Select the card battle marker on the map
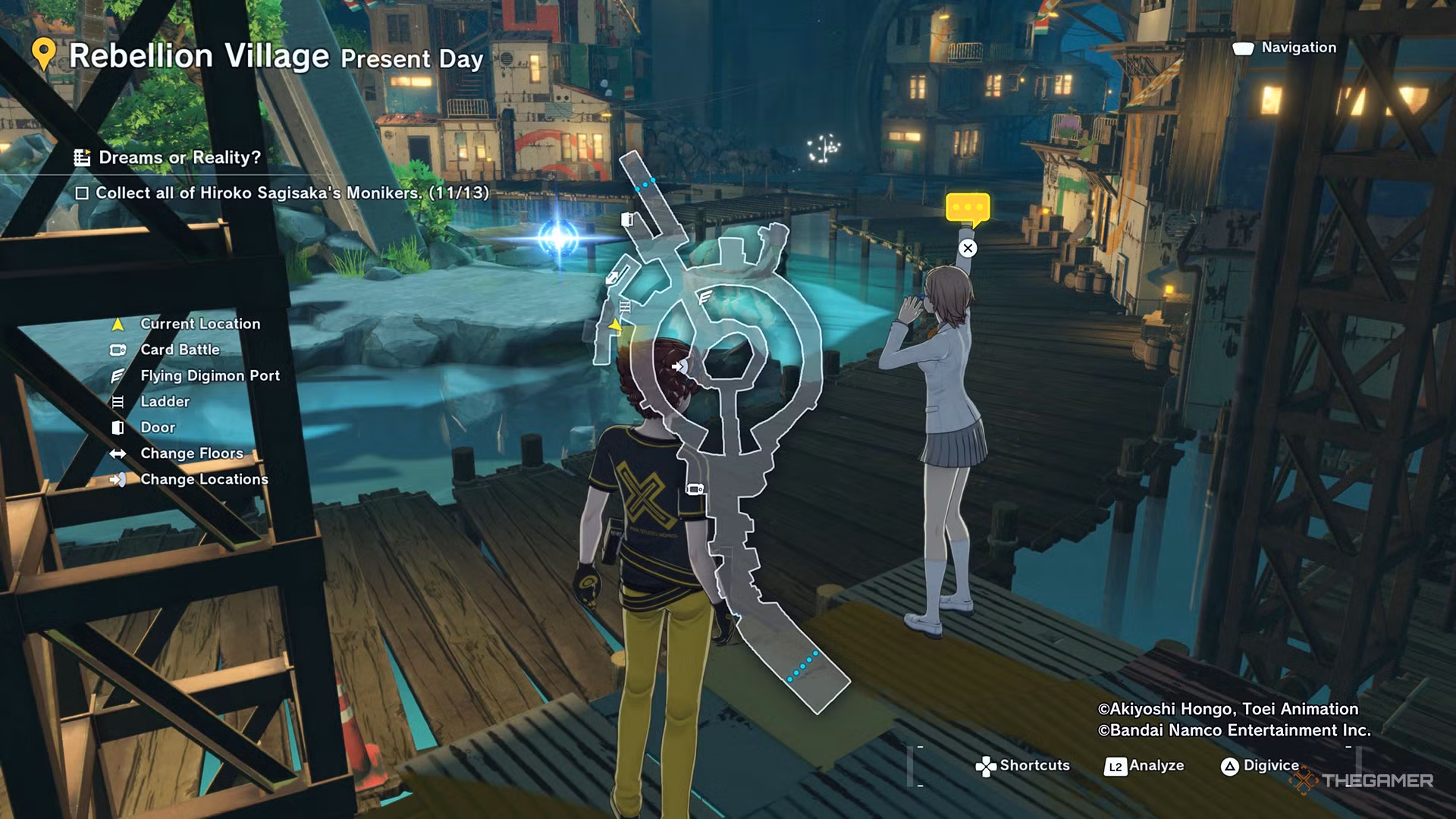This screenshot has height=819, width=1456. click(x=695, y=489)
